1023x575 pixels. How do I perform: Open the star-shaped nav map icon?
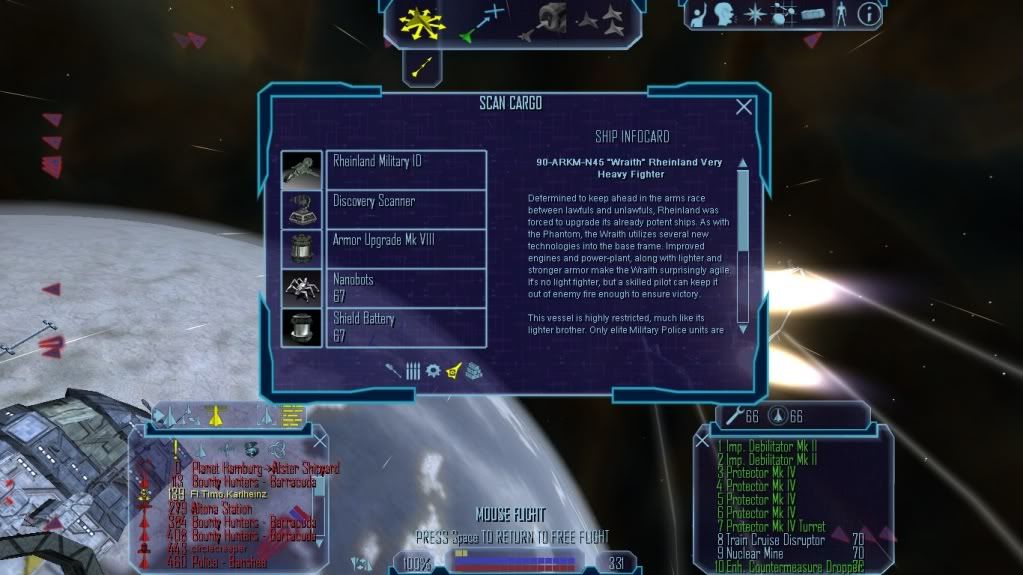tap(755, 15)
